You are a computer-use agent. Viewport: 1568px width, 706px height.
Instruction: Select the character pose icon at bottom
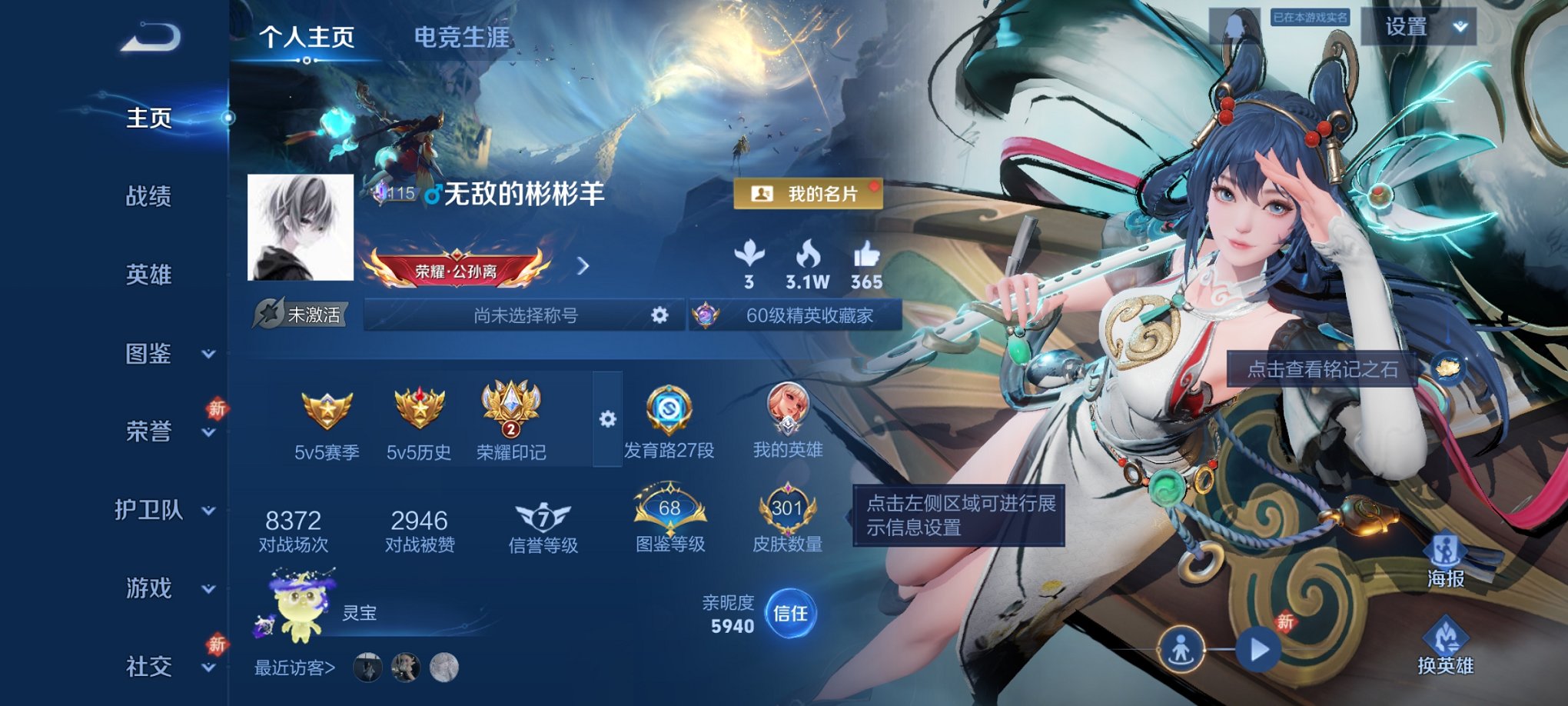tap(1180, 648)
